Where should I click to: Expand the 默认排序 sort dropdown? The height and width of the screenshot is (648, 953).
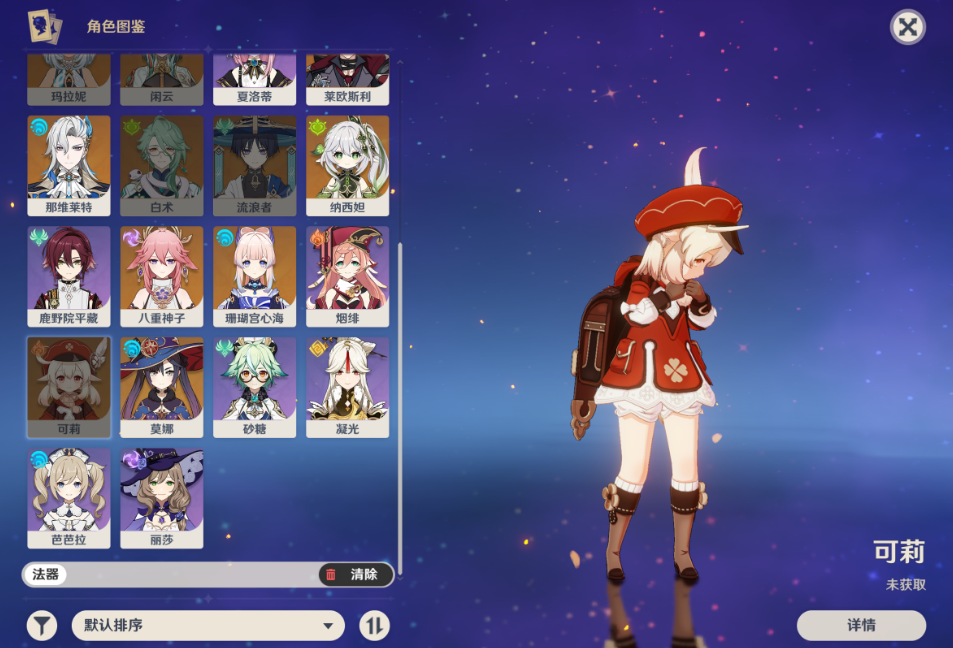208,626
